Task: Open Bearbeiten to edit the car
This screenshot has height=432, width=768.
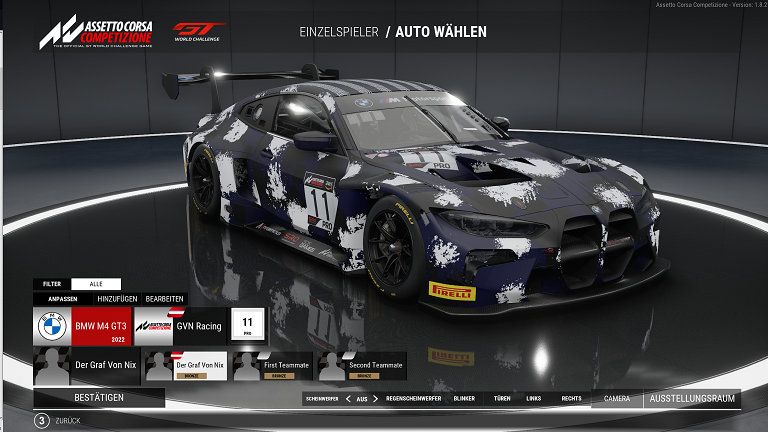Action: [x=164, y=299]
